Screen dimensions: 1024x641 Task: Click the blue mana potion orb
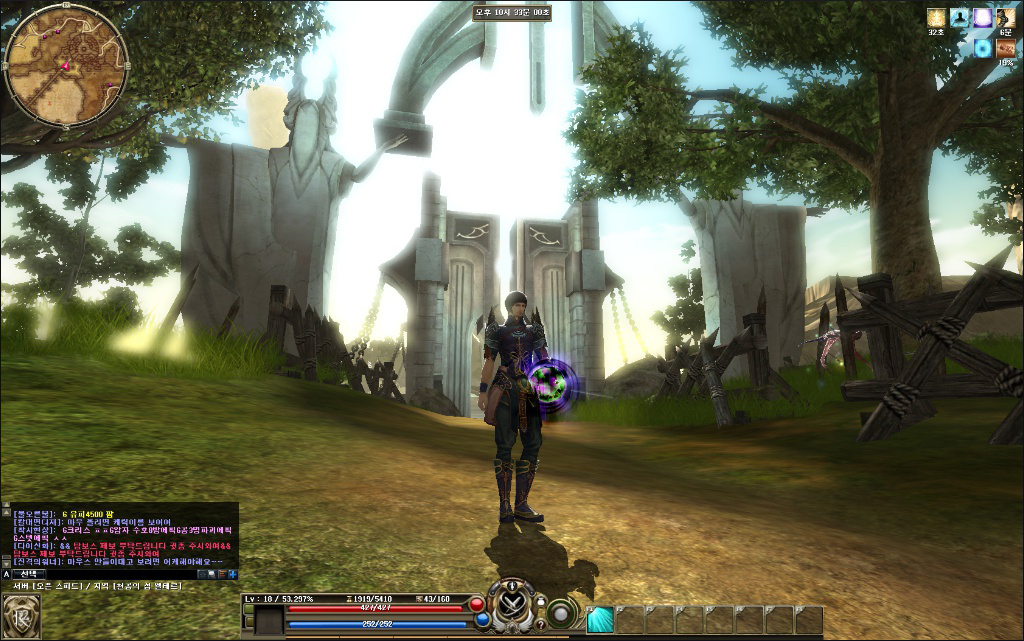pos(482,620)
